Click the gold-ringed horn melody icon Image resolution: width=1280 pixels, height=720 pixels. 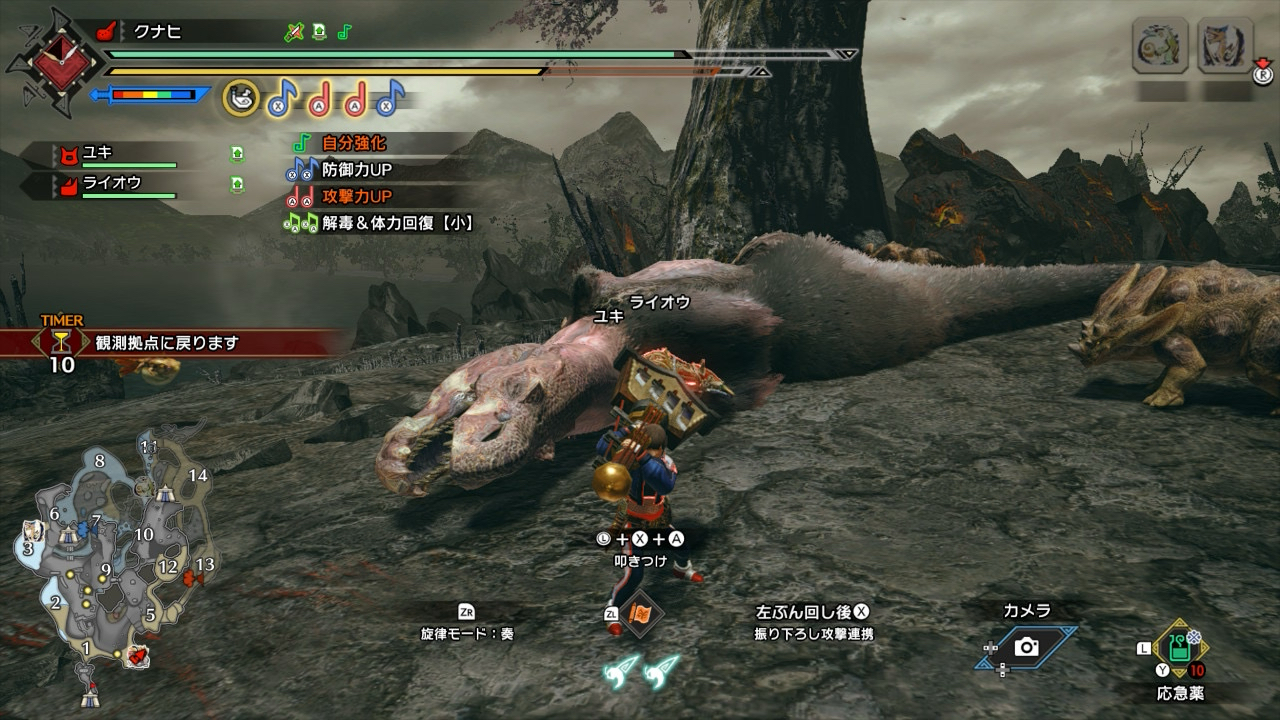coord(241,97)
